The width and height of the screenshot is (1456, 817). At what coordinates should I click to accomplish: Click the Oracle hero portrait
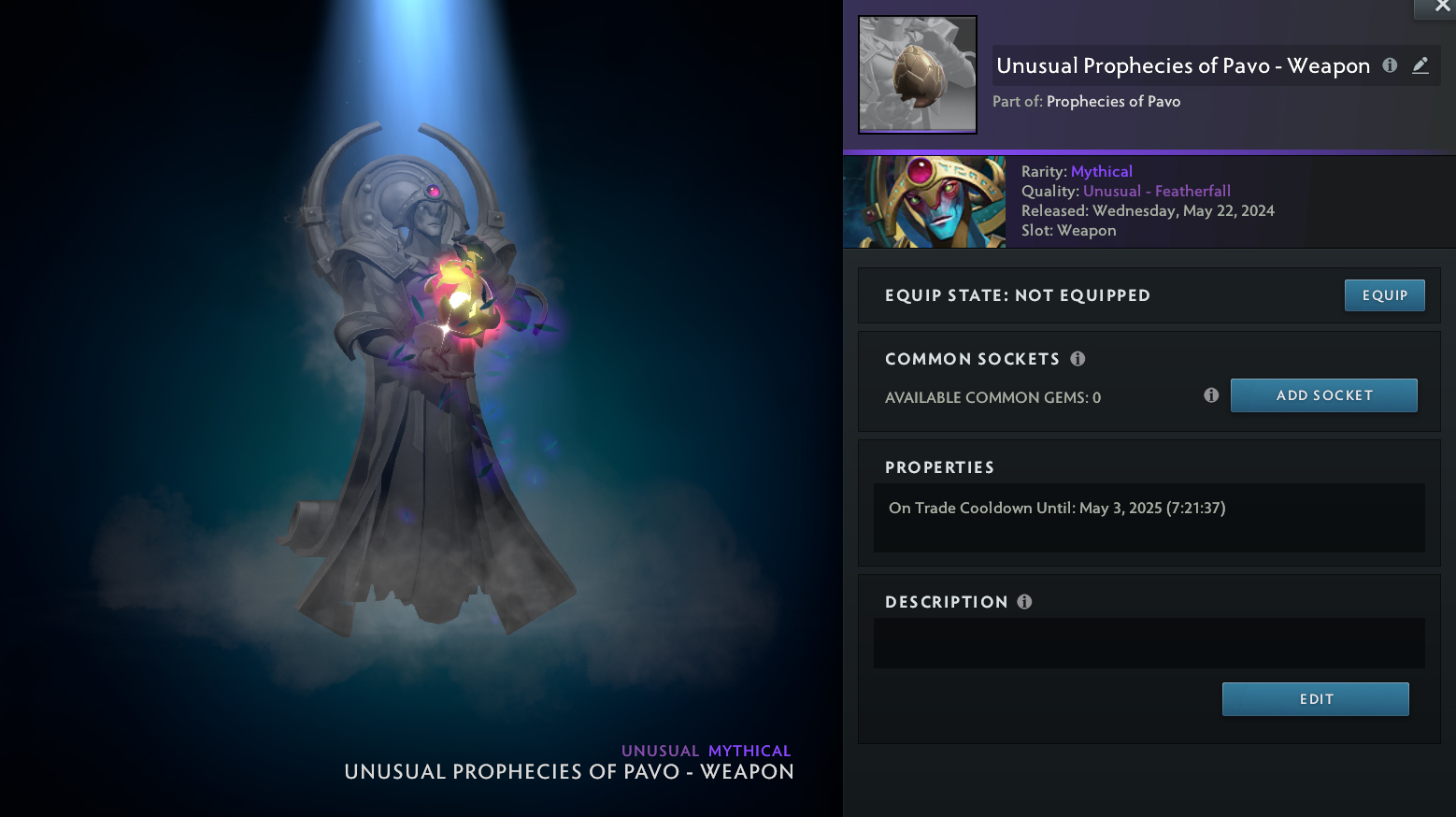pos(924,202)
